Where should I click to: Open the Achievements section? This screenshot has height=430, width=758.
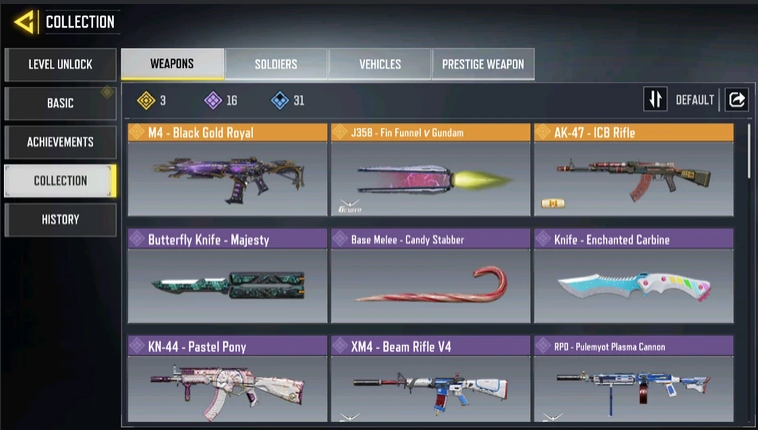[x=60, y=142]
